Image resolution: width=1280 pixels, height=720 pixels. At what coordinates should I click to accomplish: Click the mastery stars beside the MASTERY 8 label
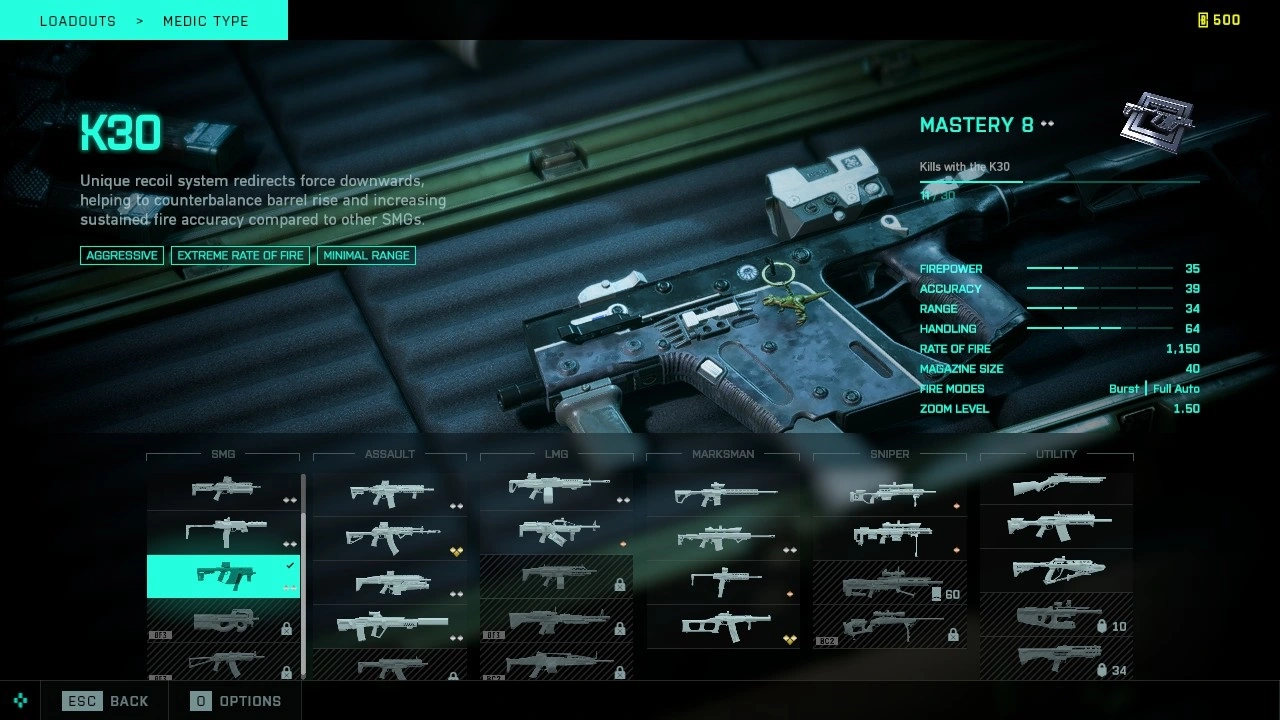[x=1047, y=124]
